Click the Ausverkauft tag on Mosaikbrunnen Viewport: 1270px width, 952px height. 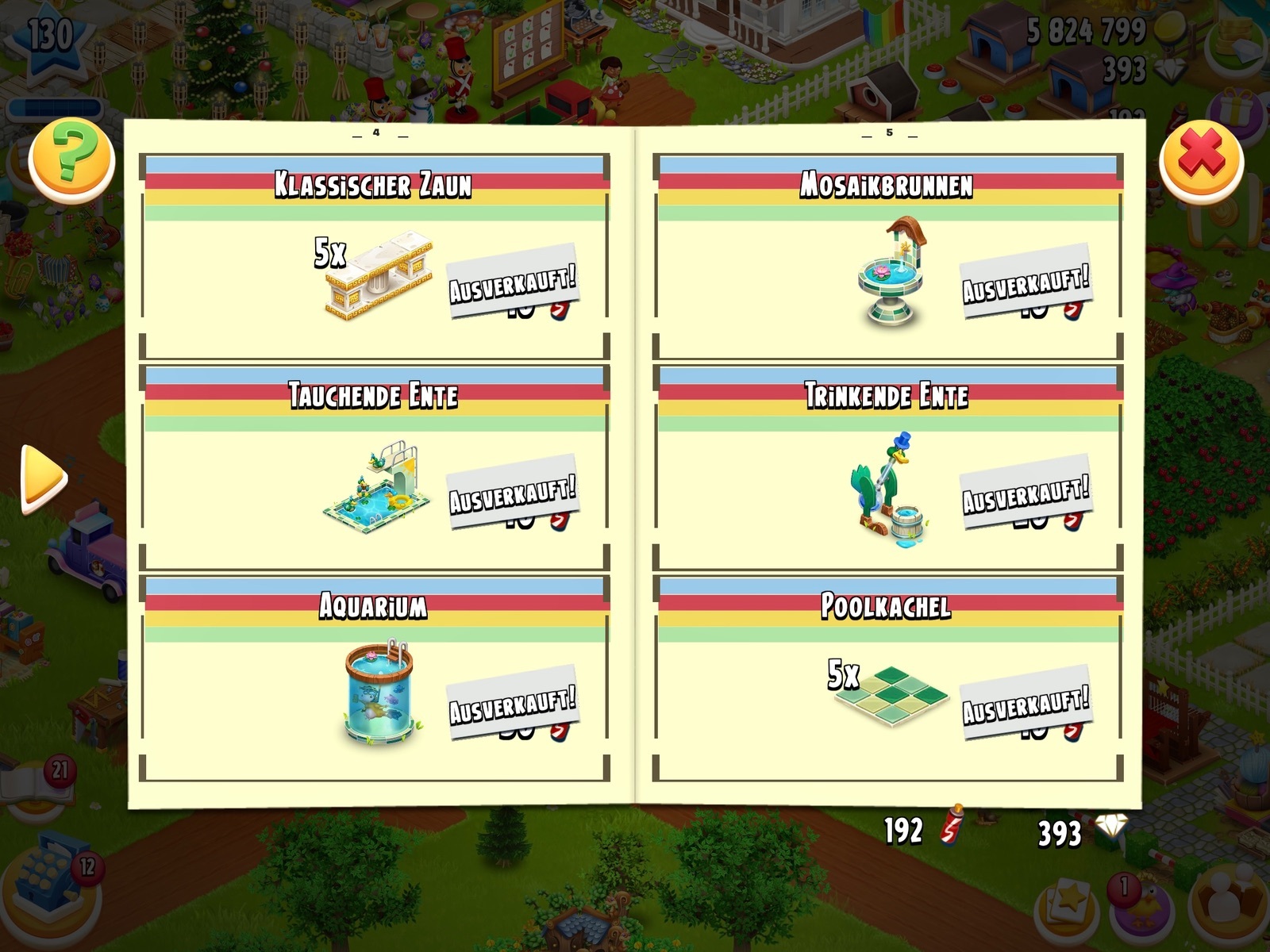tap(1026, 282)
